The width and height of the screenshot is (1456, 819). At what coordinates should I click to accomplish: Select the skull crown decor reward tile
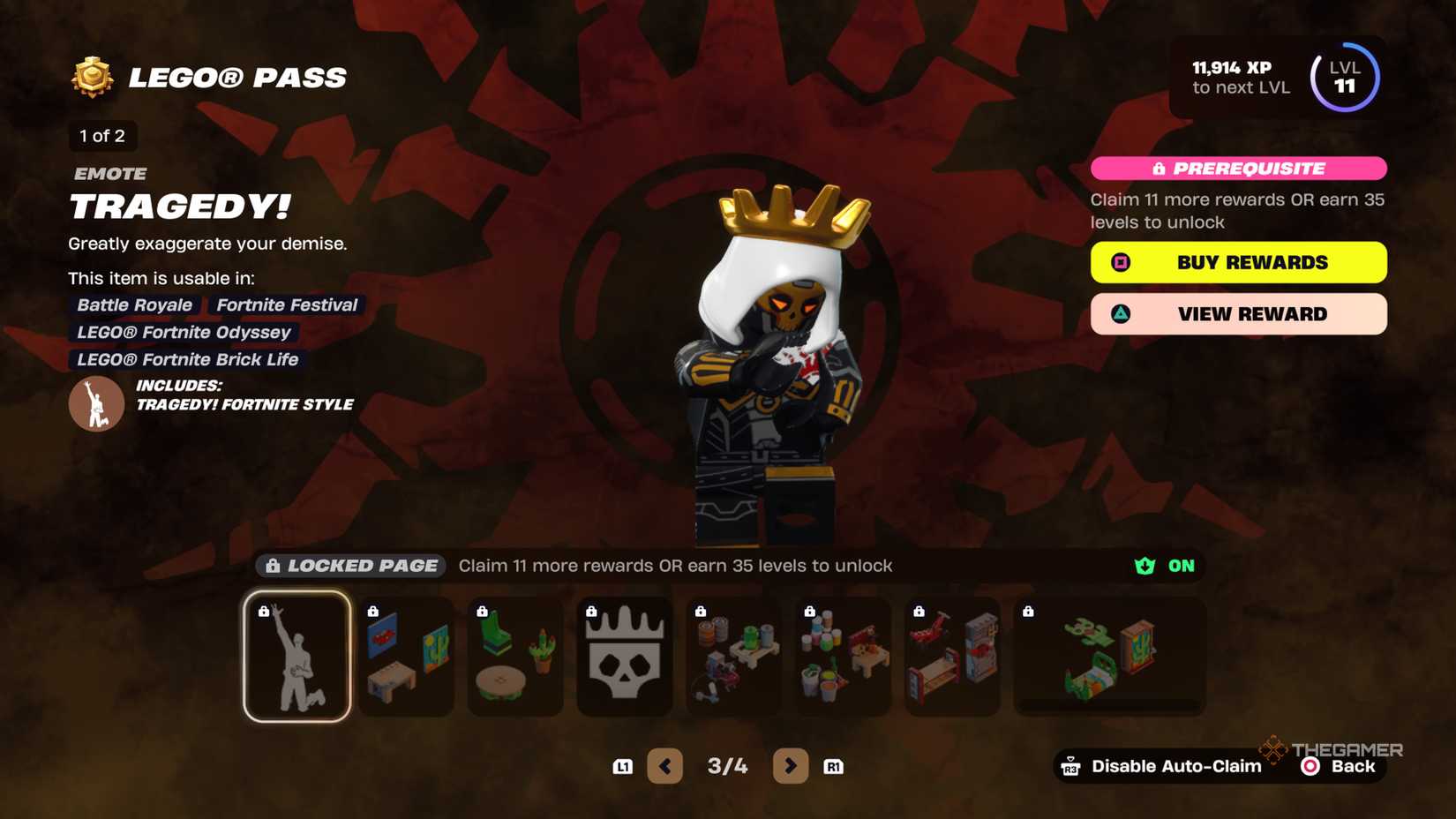point(625,655)
